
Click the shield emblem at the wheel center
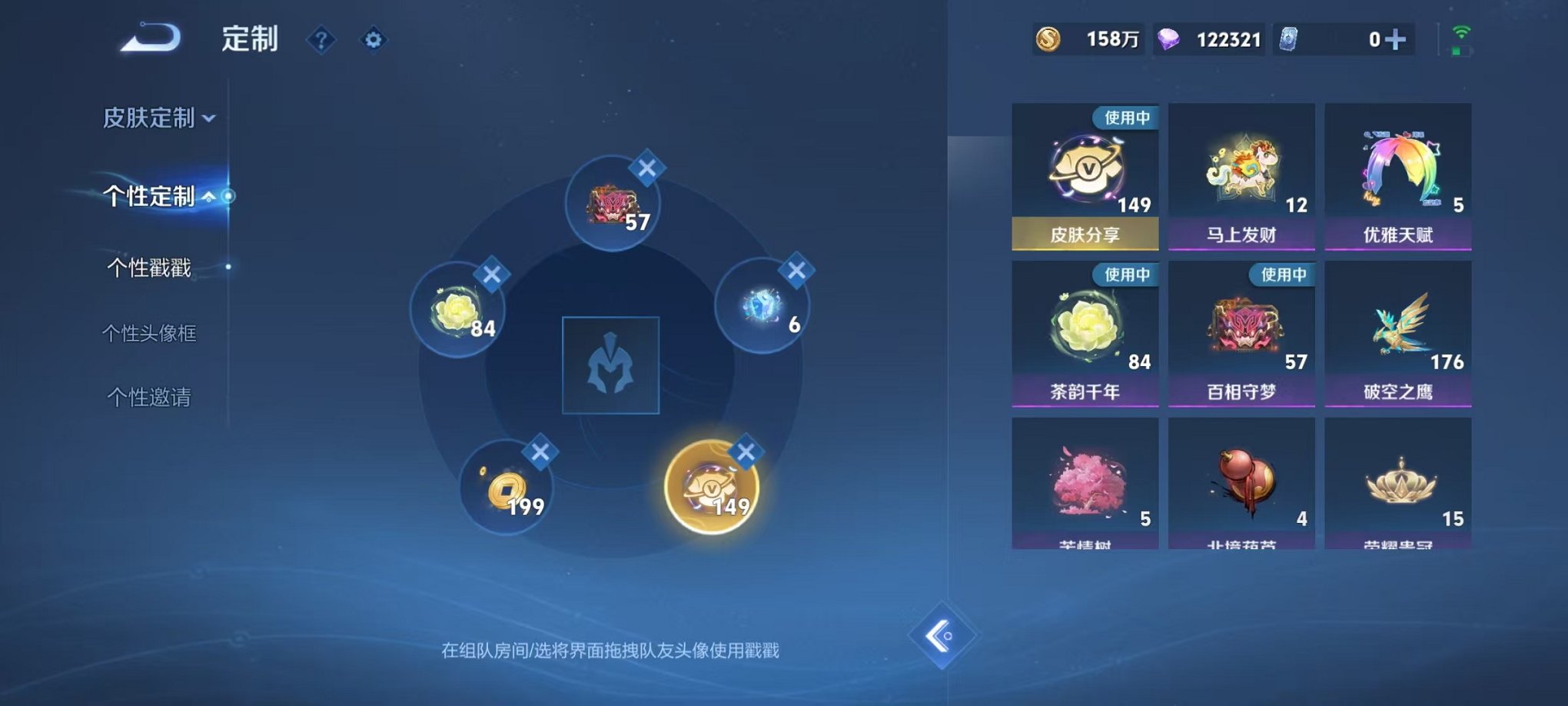pyautogui.click(x=610, y=365)
